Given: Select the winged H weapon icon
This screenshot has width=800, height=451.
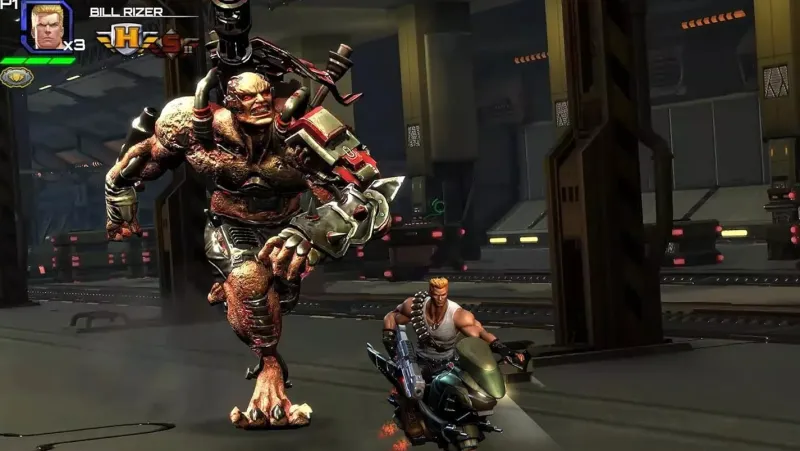Looking at the screenshot, I should point(128,40).
